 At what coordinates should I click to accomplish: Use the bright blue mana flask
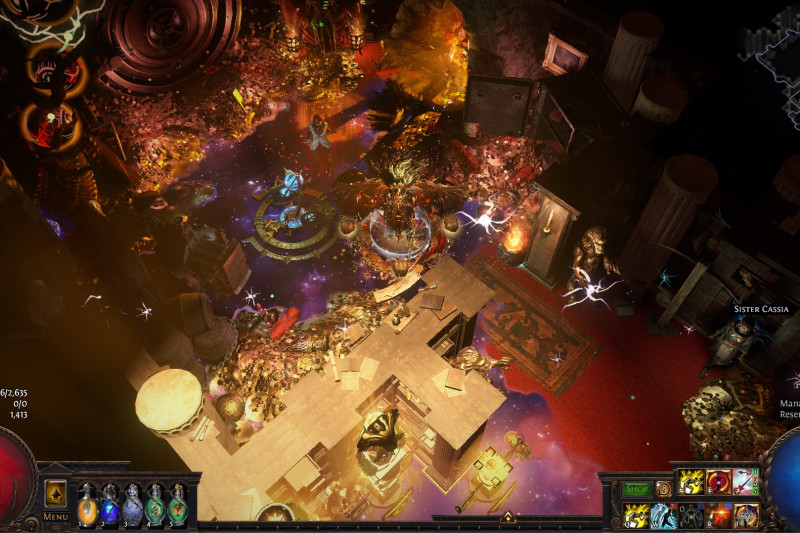click(110, 506)
